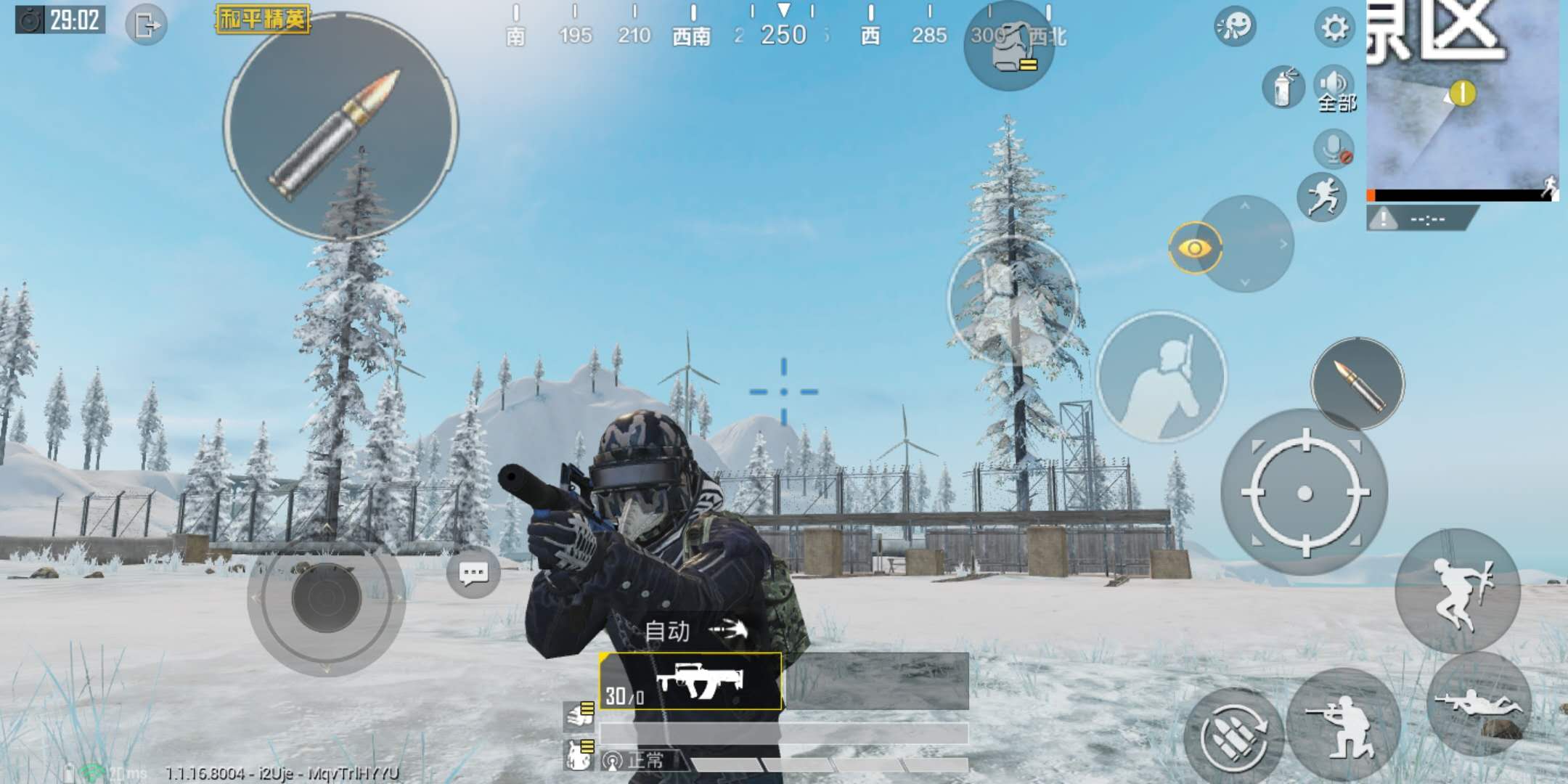Aim down sights with crosshair button

tap(1304, 494)
